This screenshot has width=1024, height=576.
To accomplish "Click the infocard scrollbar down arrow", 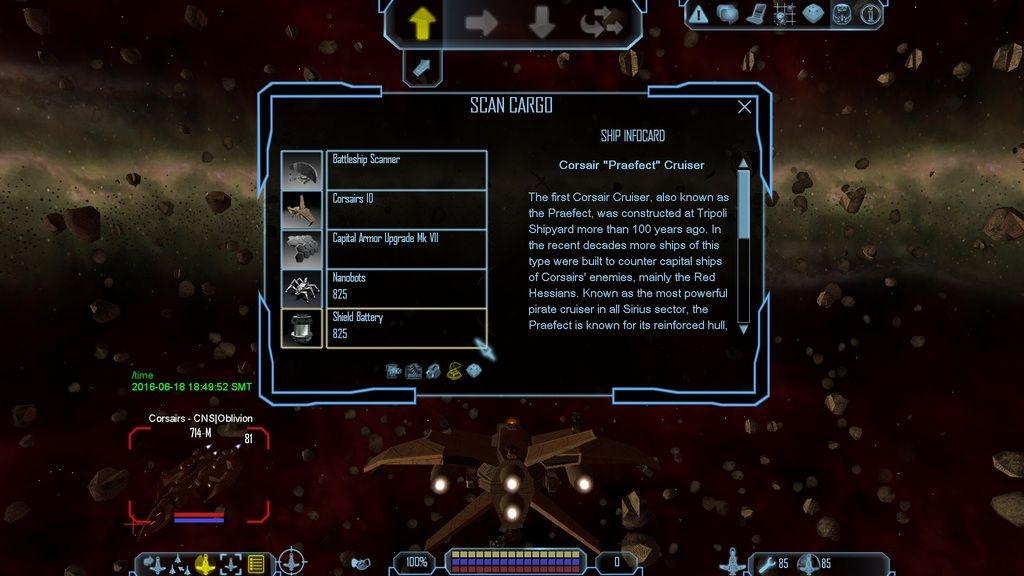I will pyautogui.click(x=743, y=328).
